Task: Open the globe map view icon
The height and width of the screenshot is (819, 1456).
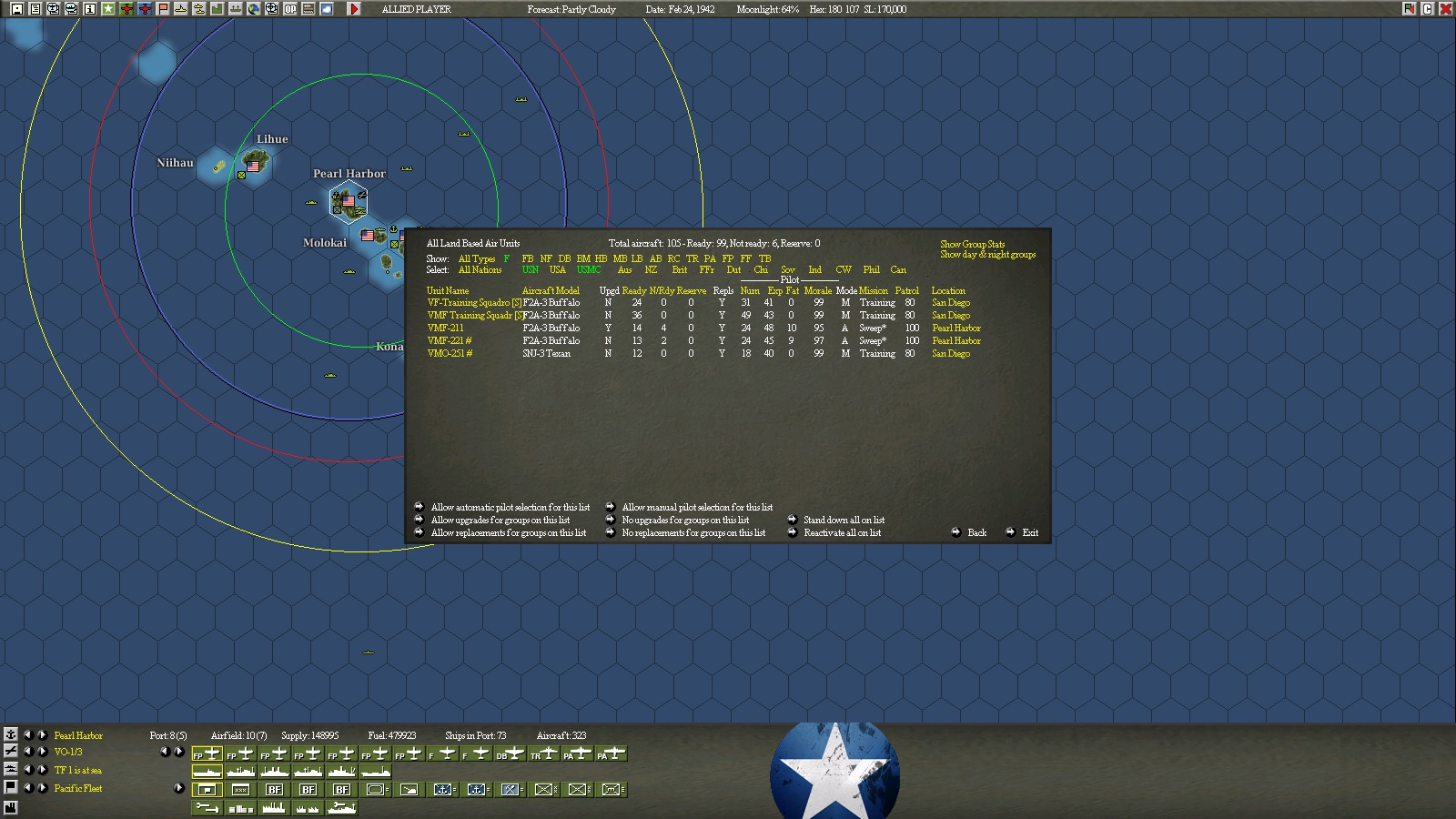Action: pyautogui.click(x=254, y=10)
